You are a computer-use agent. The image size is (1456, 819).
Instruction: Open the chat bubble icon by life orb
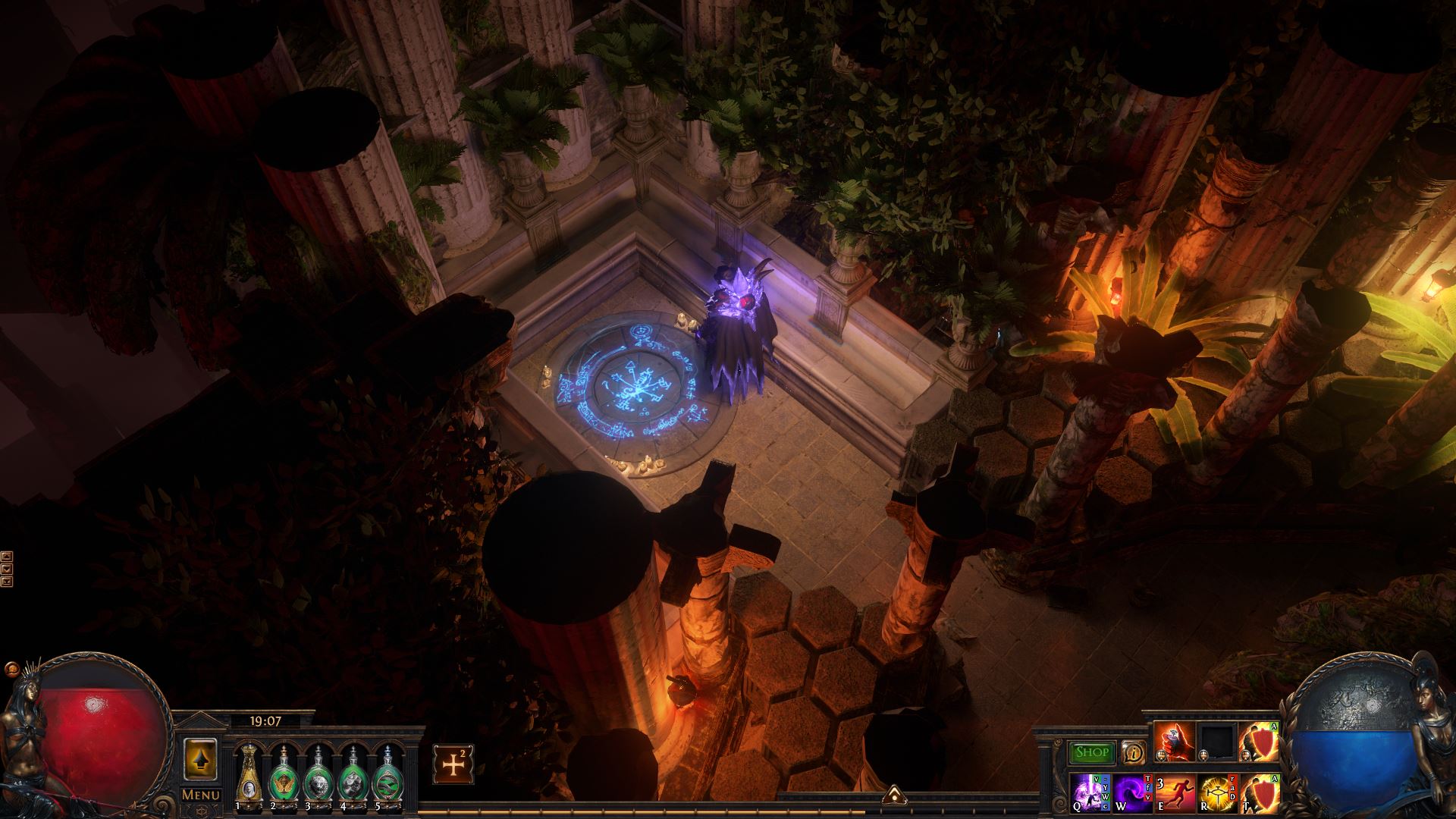click(x=11, y=670)
